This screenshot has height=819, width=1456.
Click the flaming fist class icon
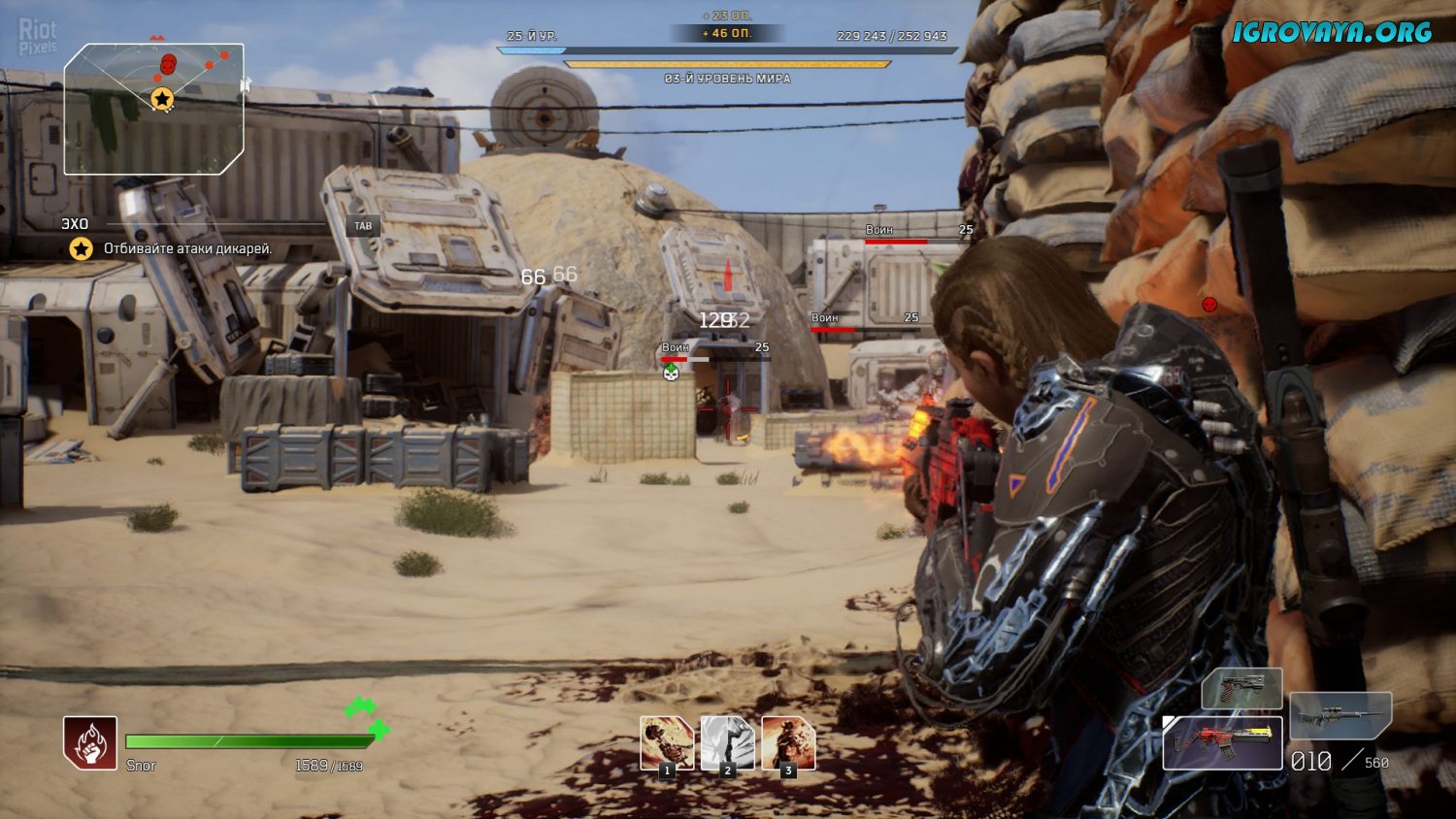(90, 743)
